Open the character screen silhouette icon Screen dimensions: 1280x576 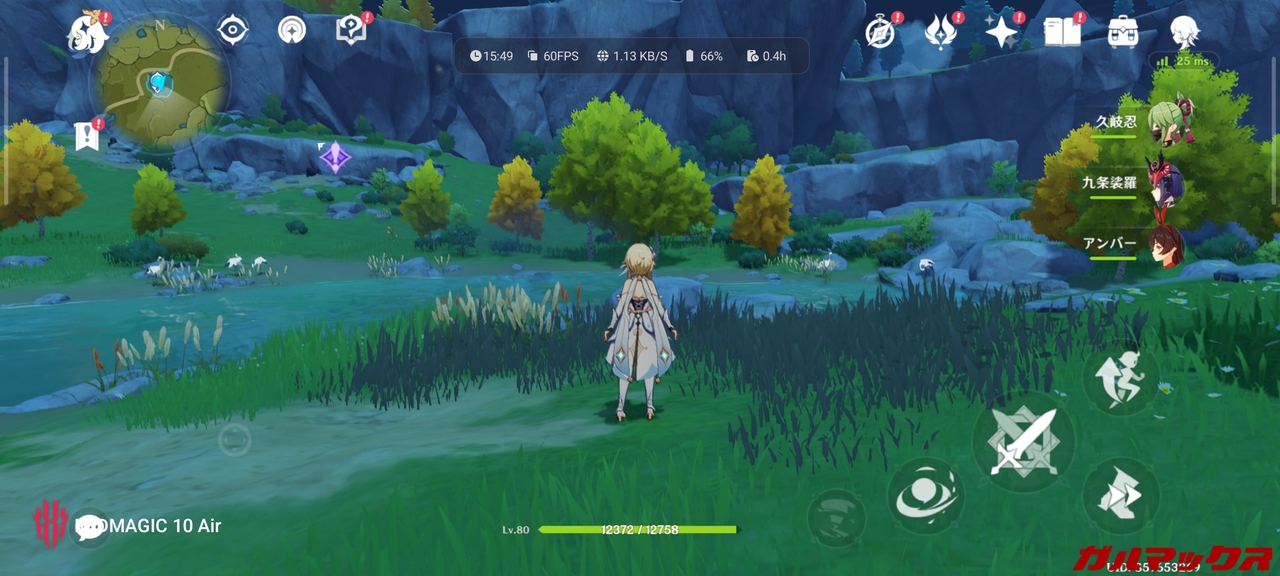click(1184, 32)
